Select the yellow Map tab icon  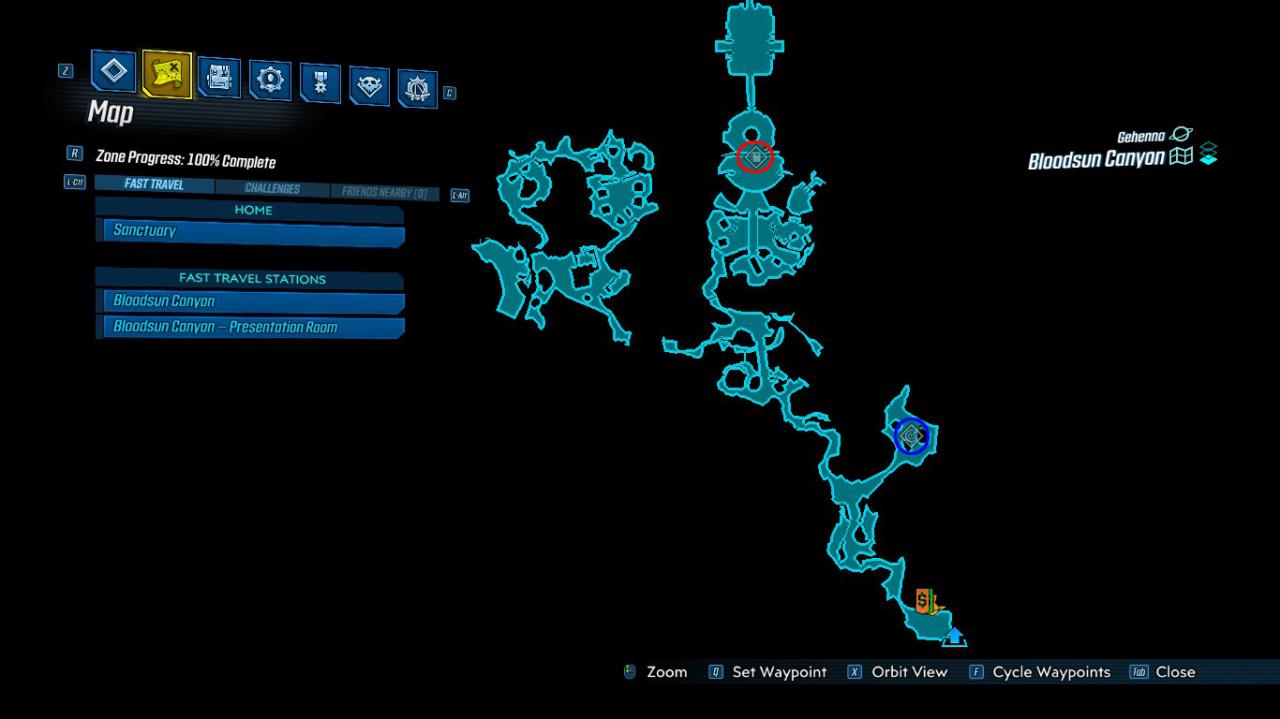click(167, 74)
